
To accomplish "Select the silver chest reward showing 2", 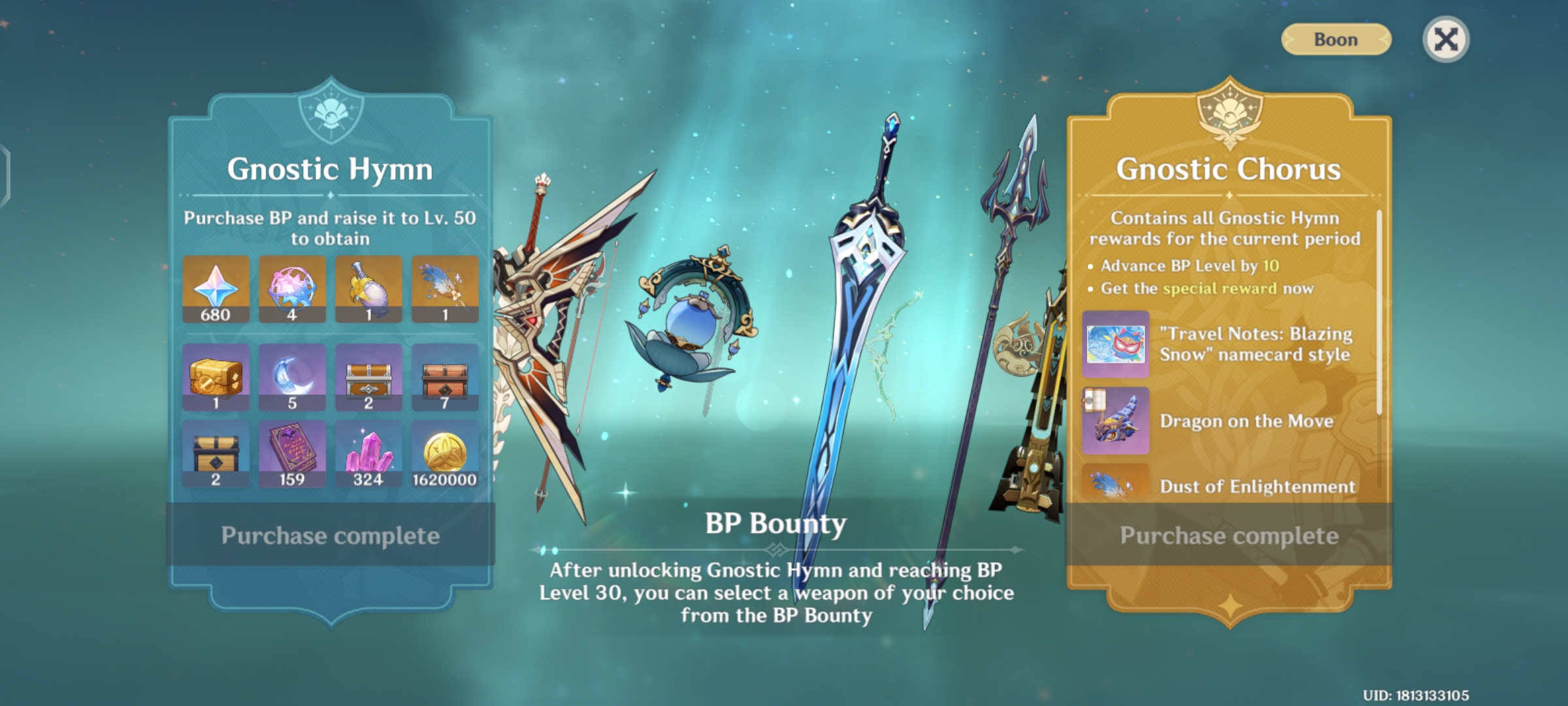I will 368,377.
